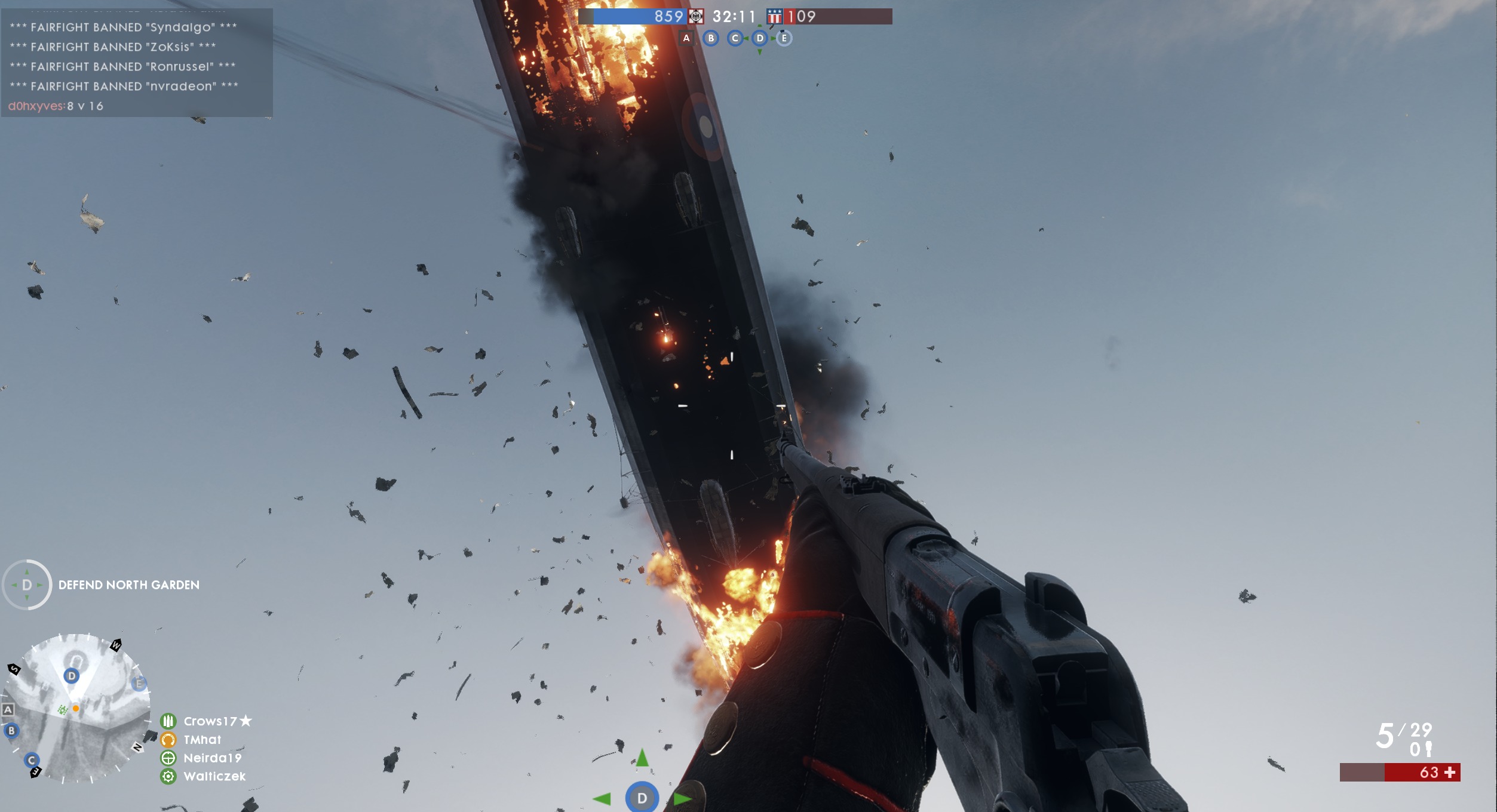Click the C flag in the top objective bar
The image size is (1497, 812).
click(735, 38)
